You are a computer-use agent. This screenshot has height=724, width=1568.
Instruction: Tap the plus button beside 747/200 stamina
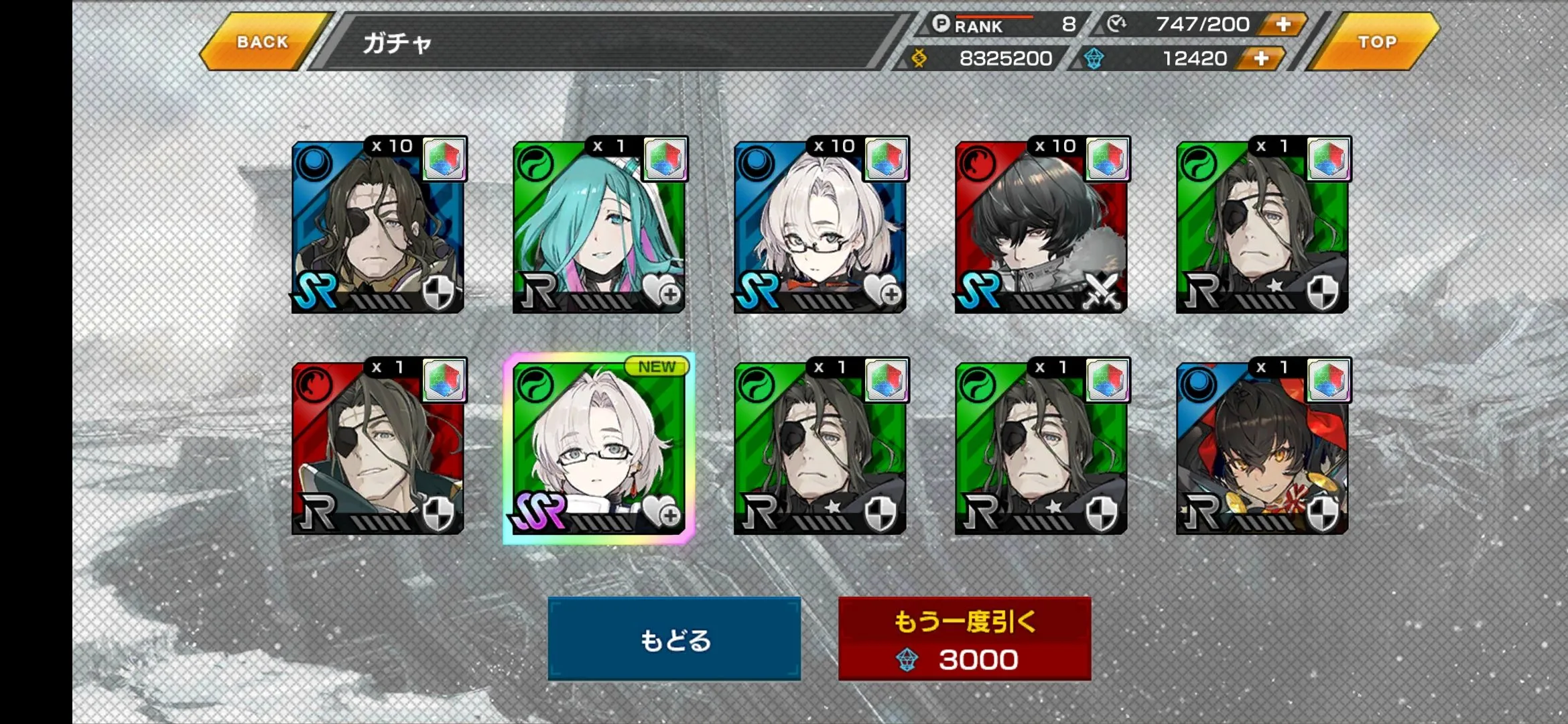click(x=1283, y=25)
